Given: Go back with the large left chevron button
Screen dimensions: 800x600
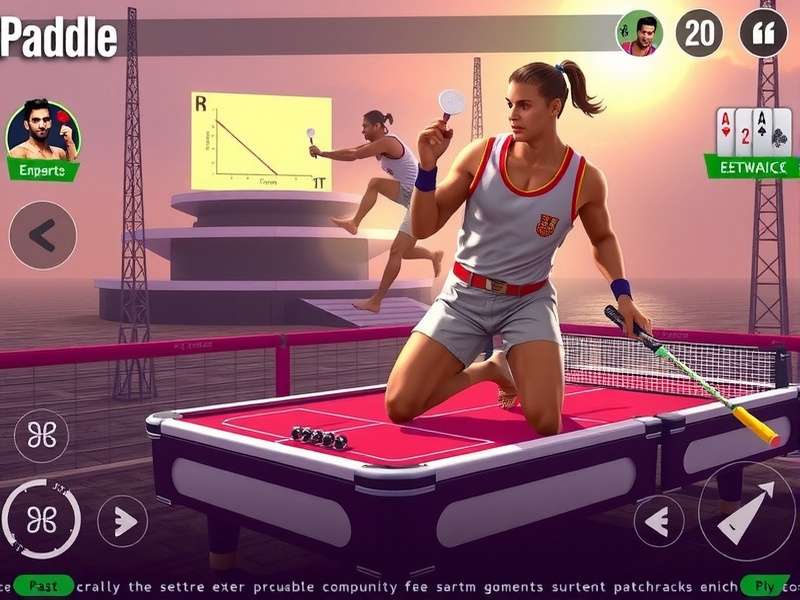Looking at the screenshot, I should click(x=42, y=235).
